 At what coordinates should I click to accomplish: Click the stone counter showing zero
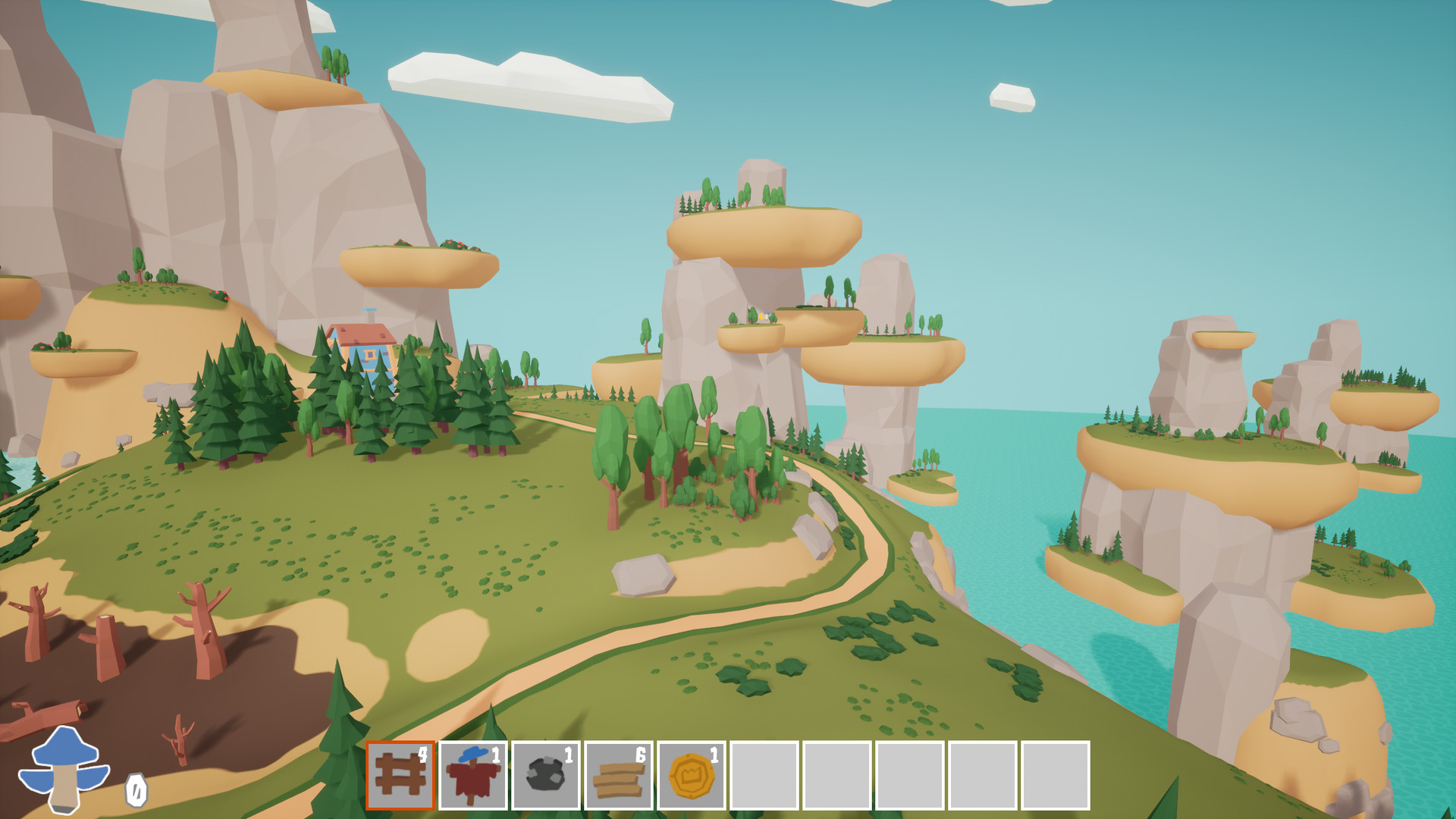[x=135, y=792]
